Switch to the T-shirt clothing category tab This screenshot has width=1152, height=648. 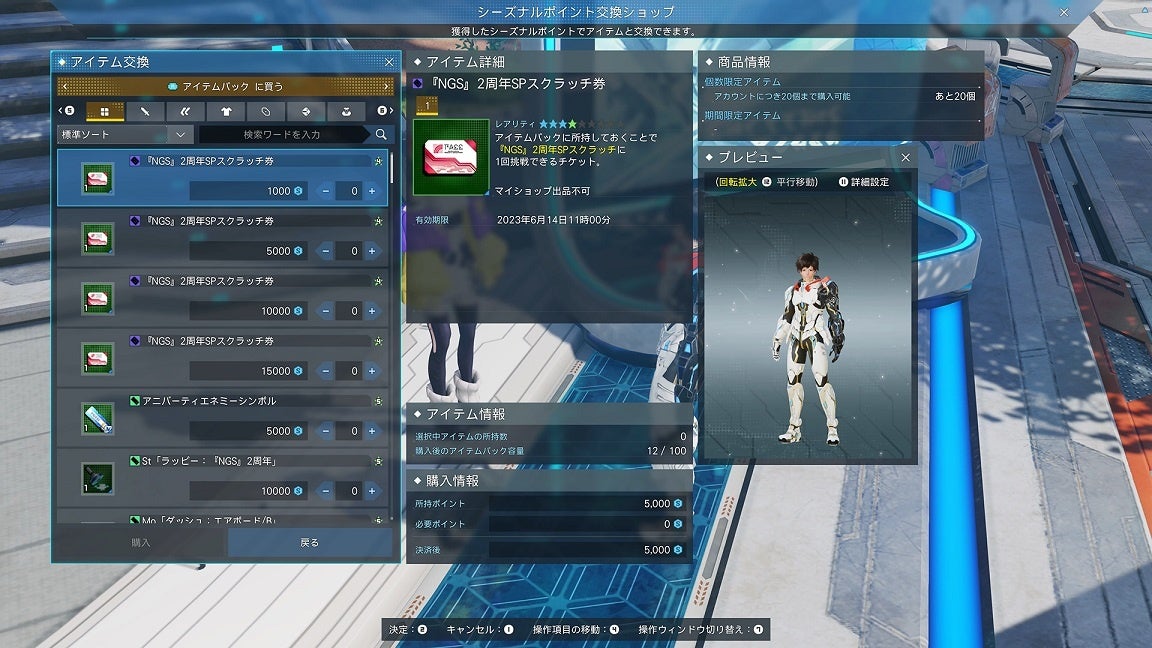pos(225,111)
